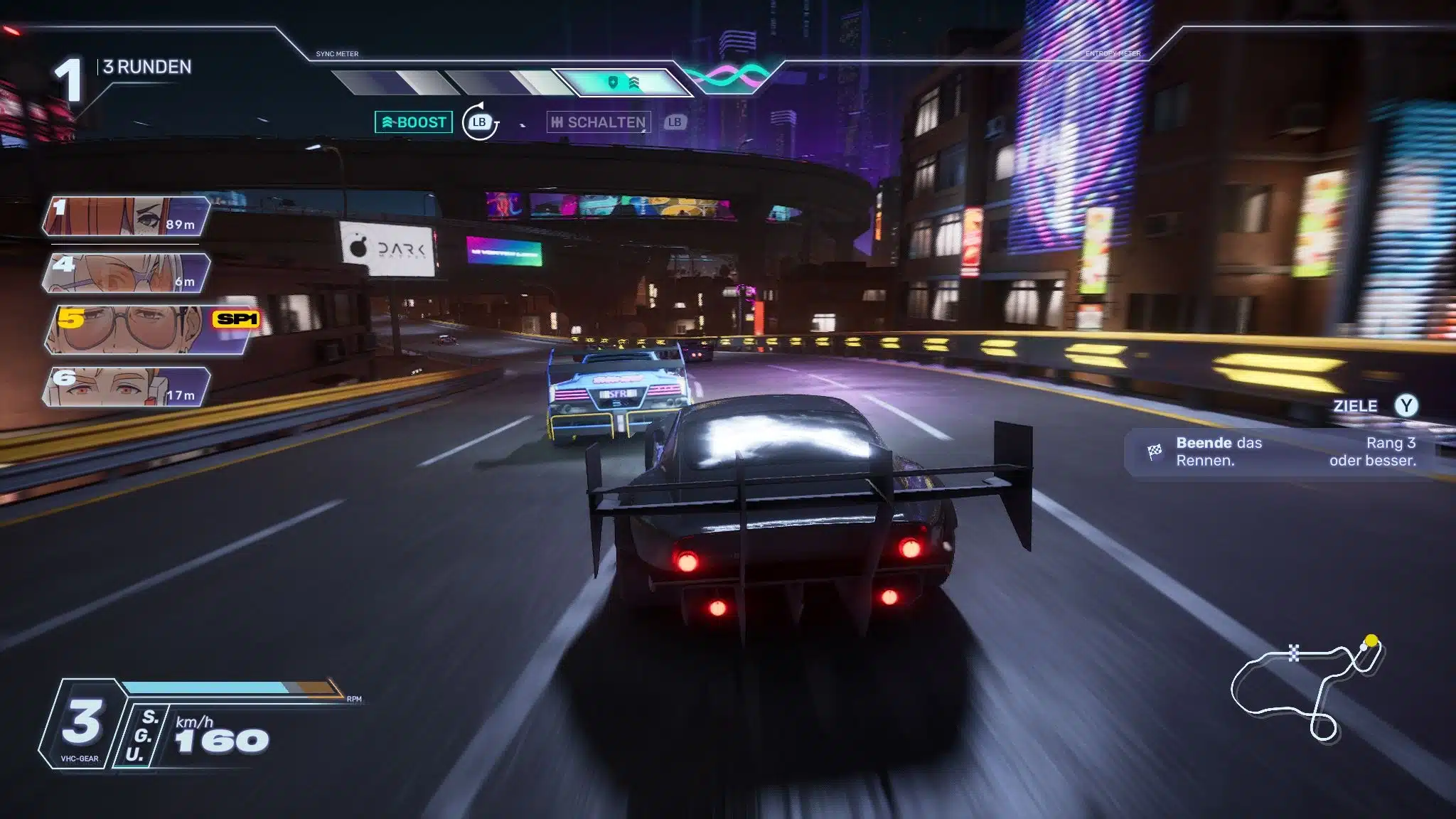Activate the BOOST ability label
1456x819 pixels.
point(414,122)
